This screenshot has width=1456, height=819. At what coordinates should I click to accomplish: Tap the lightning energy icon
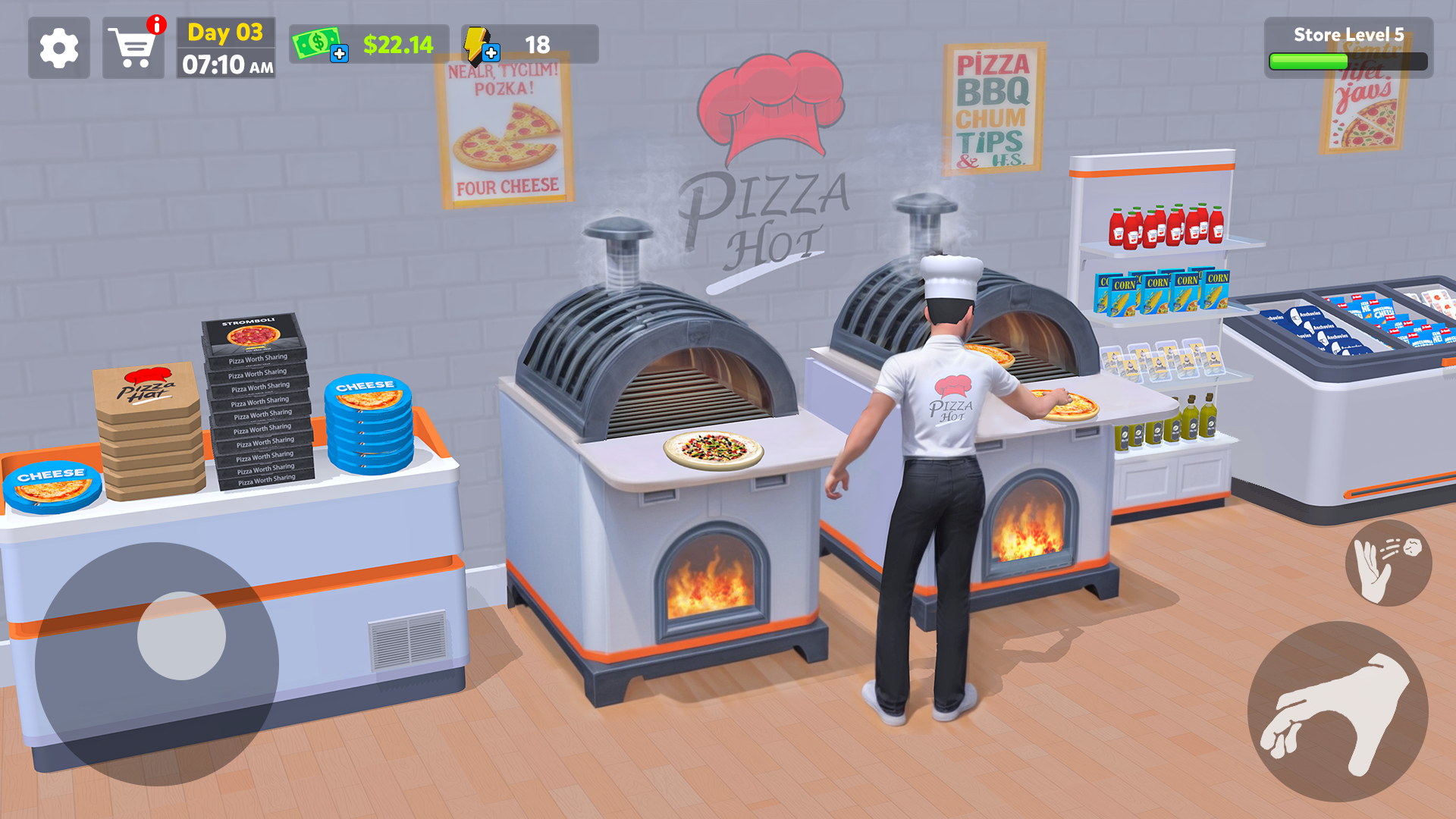point(475,43)
